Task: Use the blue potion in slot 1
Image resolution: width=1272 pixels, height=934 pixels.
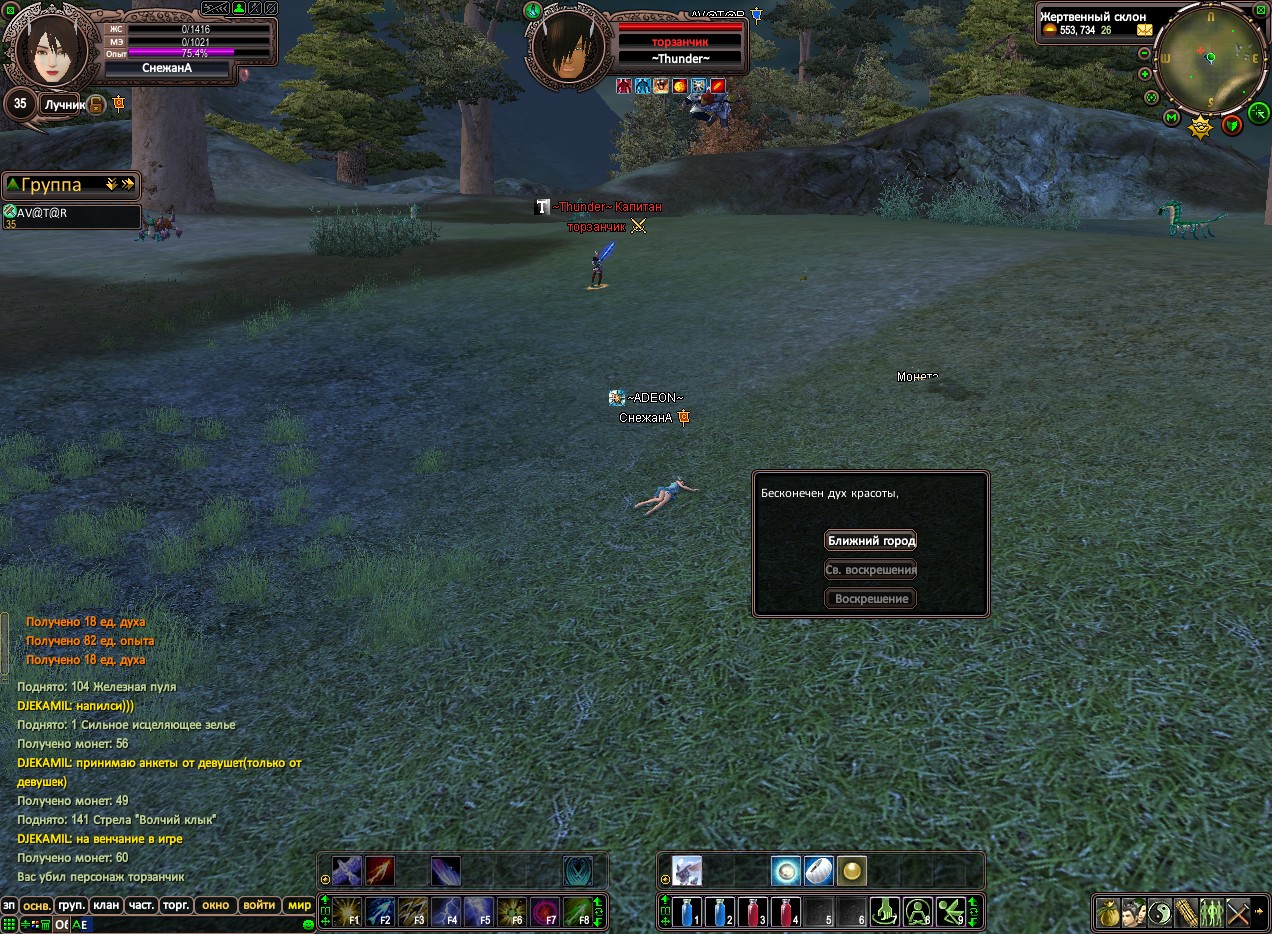Action: [x=685, y=912]
